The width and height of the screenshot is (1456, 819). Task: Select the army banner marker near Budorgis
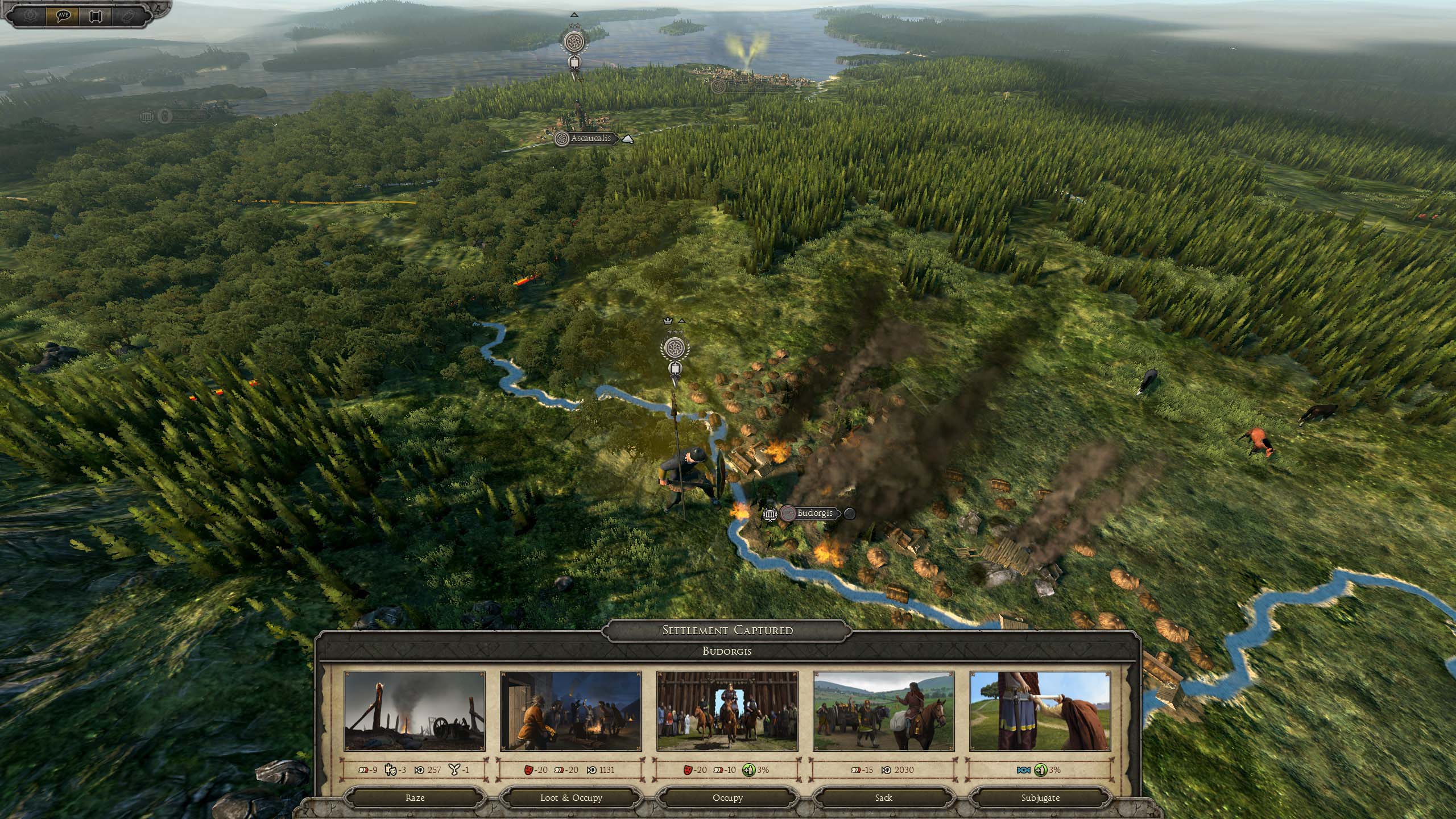675,348
